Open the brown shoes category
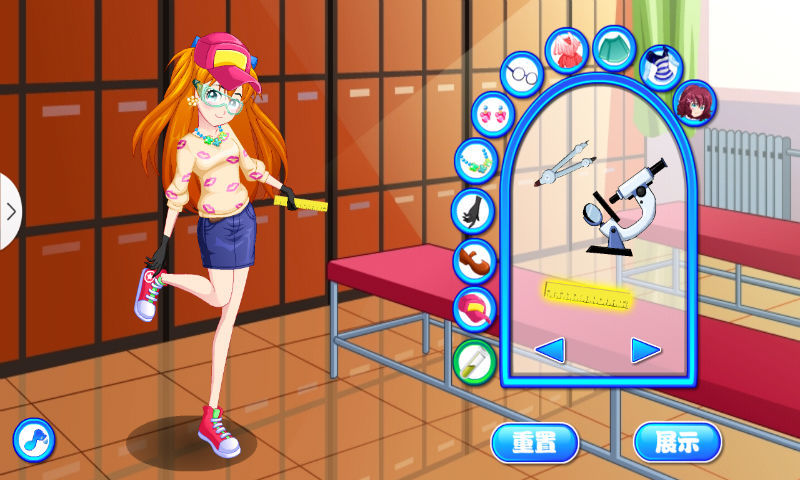 coord(474,260)
